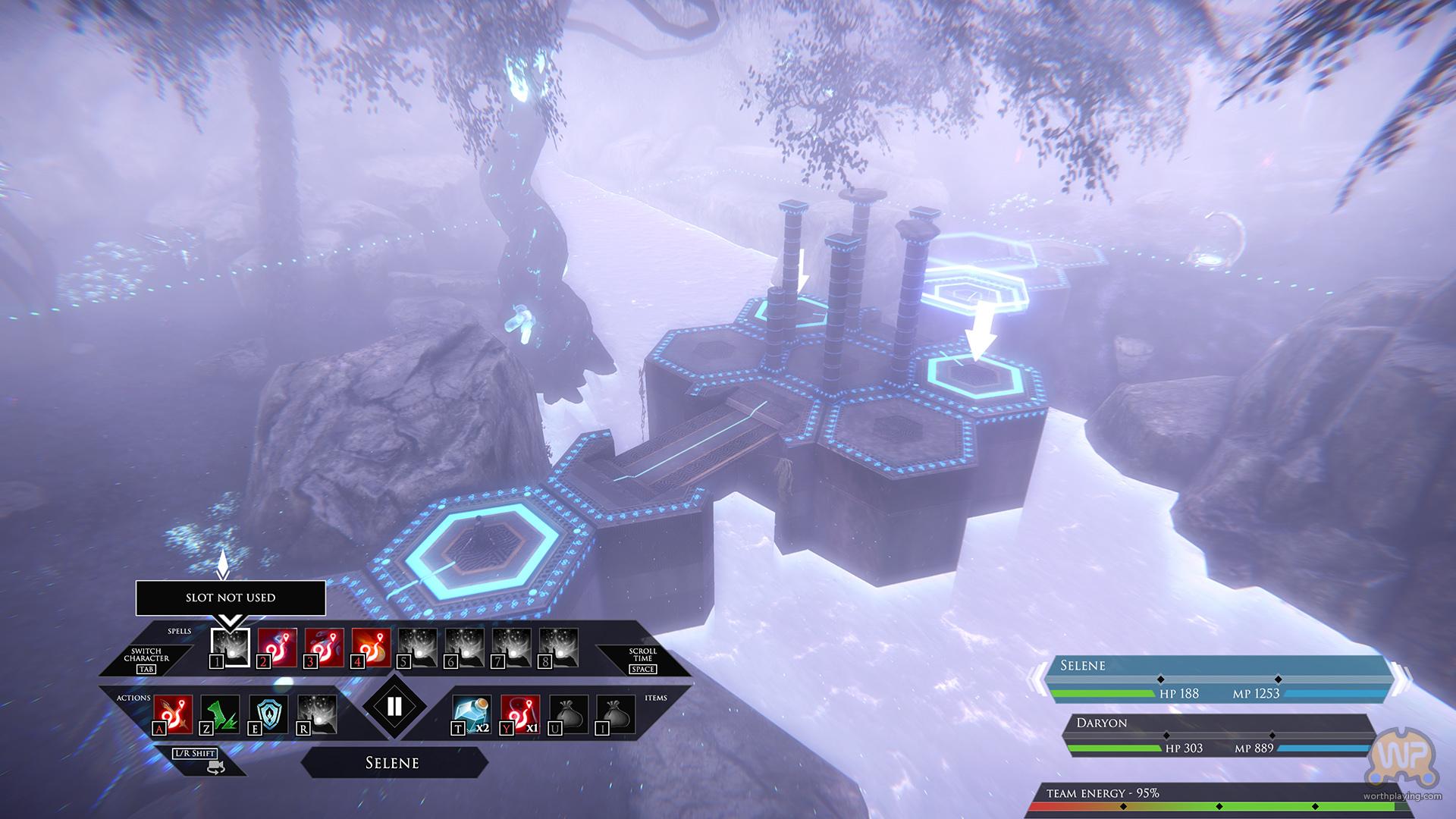Activate the Scroll Time button
Viewport: 1456px width, 819px height.
point(642,659)
